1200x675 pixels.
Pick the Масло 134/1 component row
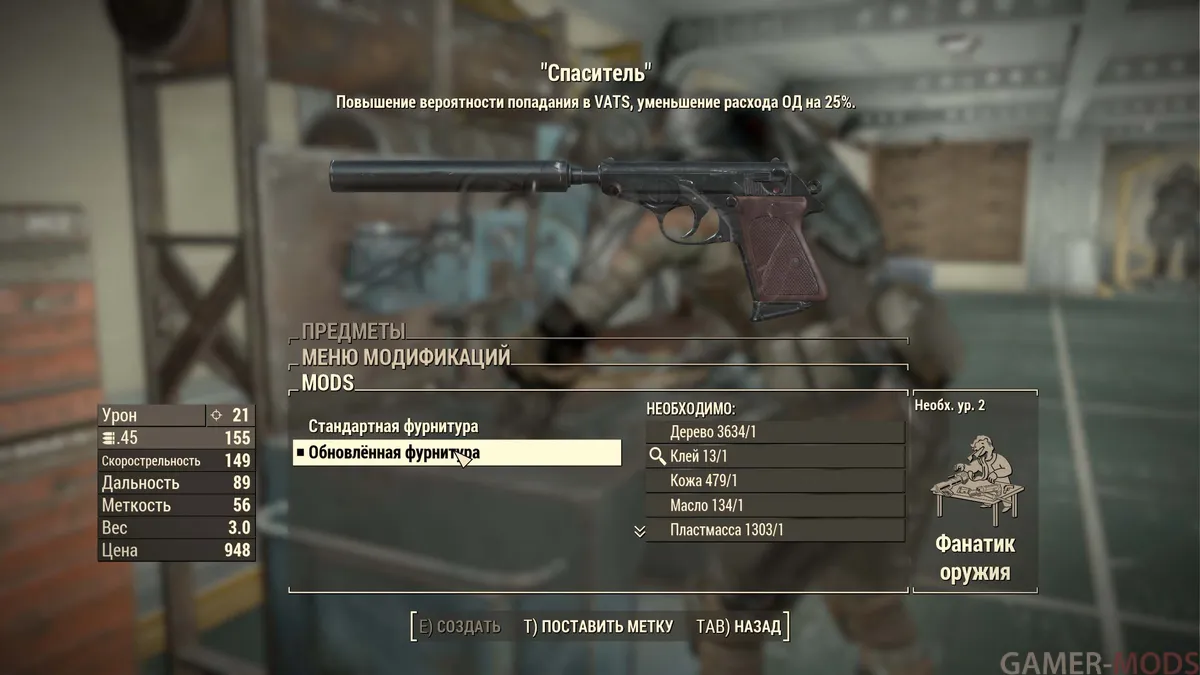[x=774, y=506]
